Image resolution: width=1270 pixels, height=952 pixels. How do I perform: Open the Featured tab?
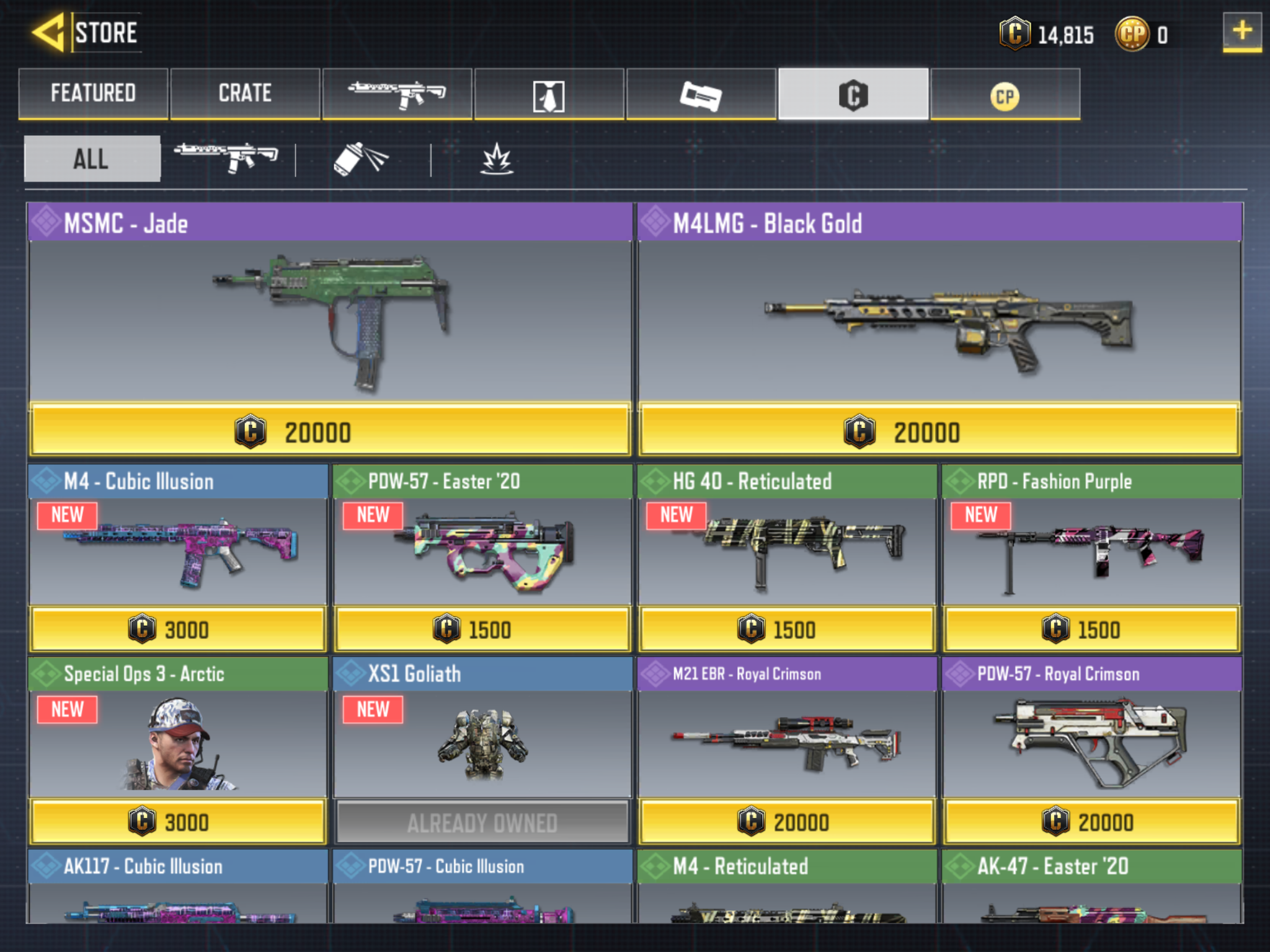pyautogui.click(x=93, y=94)
